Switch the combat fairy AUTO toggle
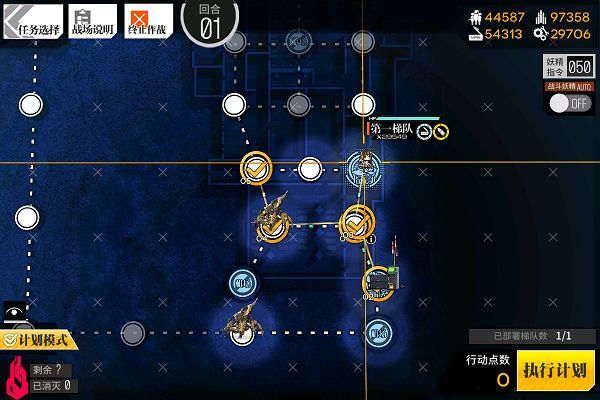 [x=568, y=103]
